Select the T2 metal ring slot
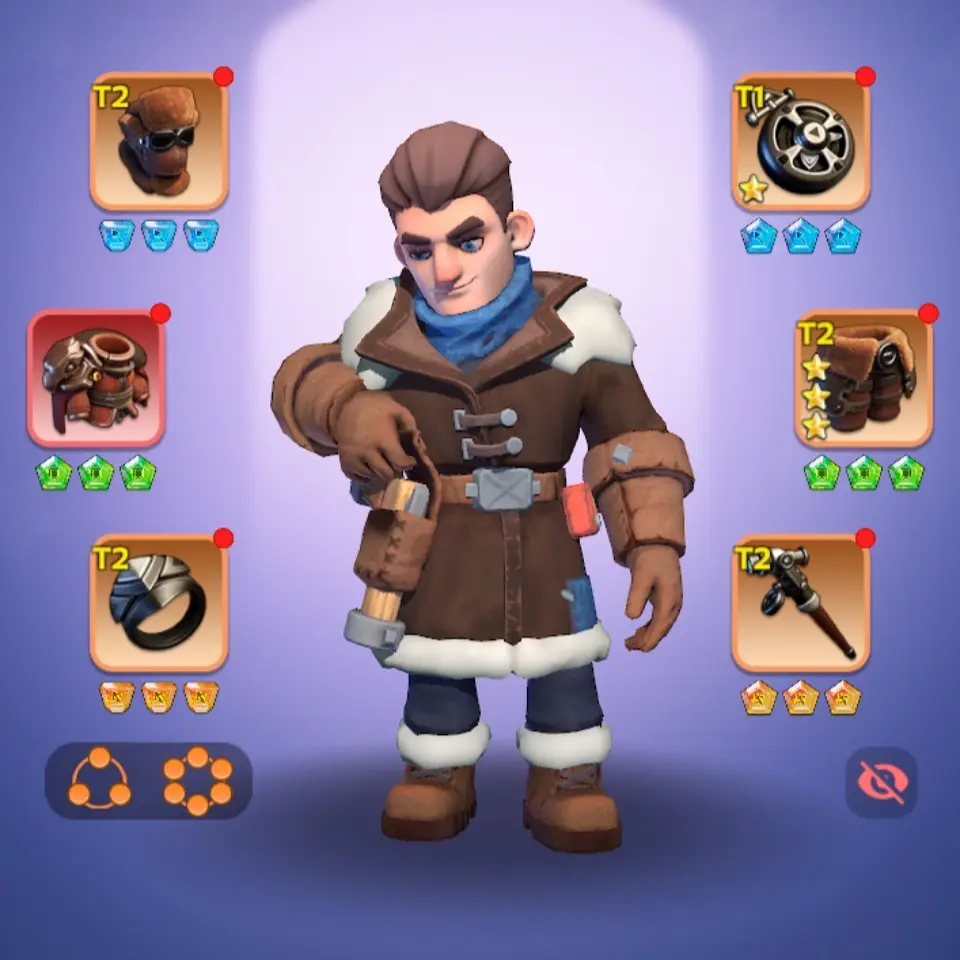Screen dimensions: 960x960 pos(159,602)
